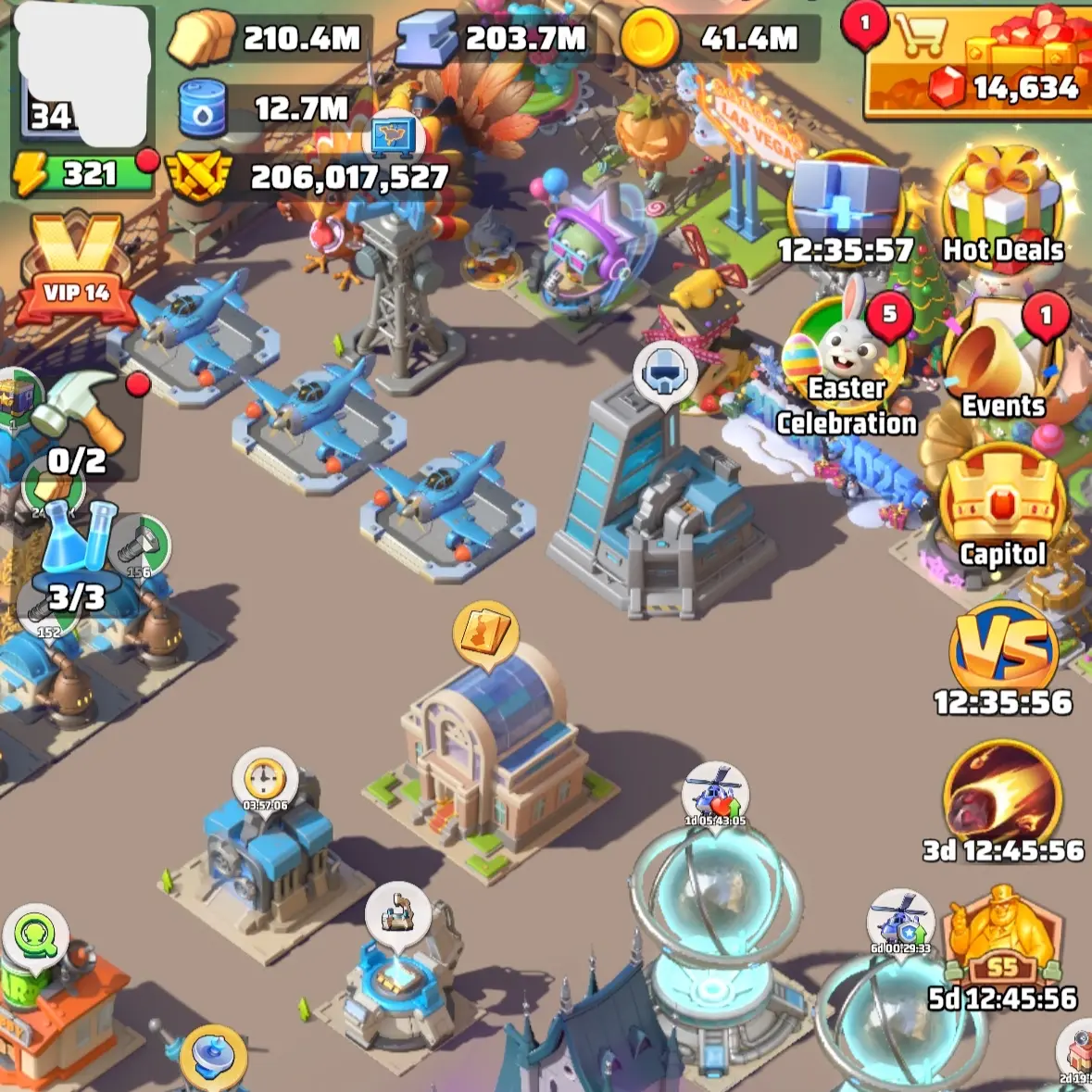Tap the lightning stamina bar
The image size is (1092, 1092).
pos(82,174)
